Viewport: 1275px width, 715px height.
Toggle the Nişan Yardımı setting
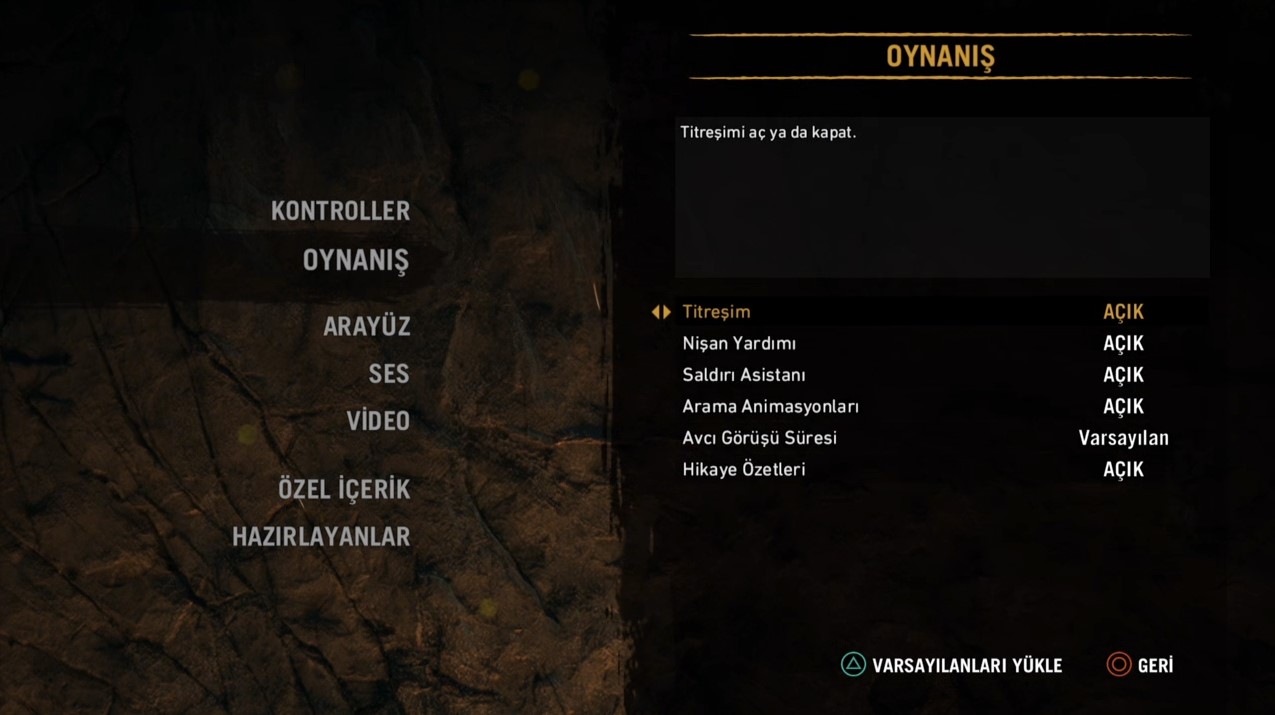(x=1123, y=344)
